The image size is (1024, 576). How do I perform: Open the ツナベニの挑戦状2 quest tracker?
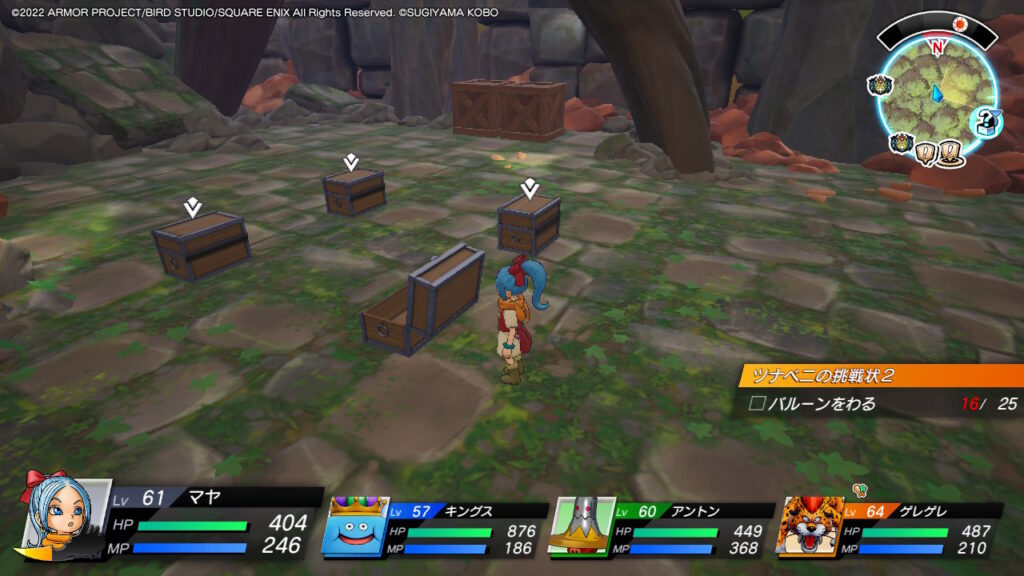point(880,375)
